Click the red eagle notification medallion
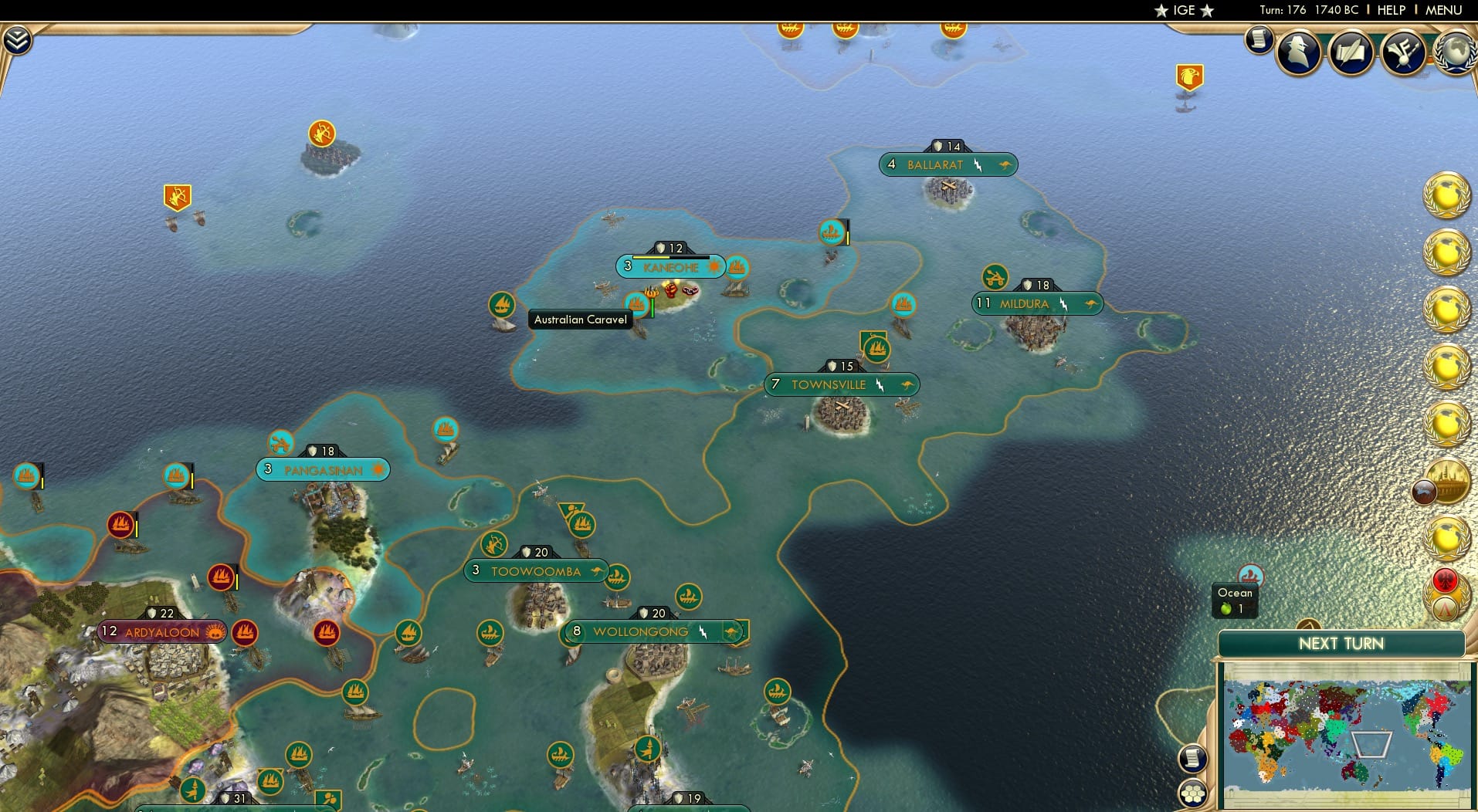The width and height of the screenshot is (1478, 812). (x=1445, y=579)
